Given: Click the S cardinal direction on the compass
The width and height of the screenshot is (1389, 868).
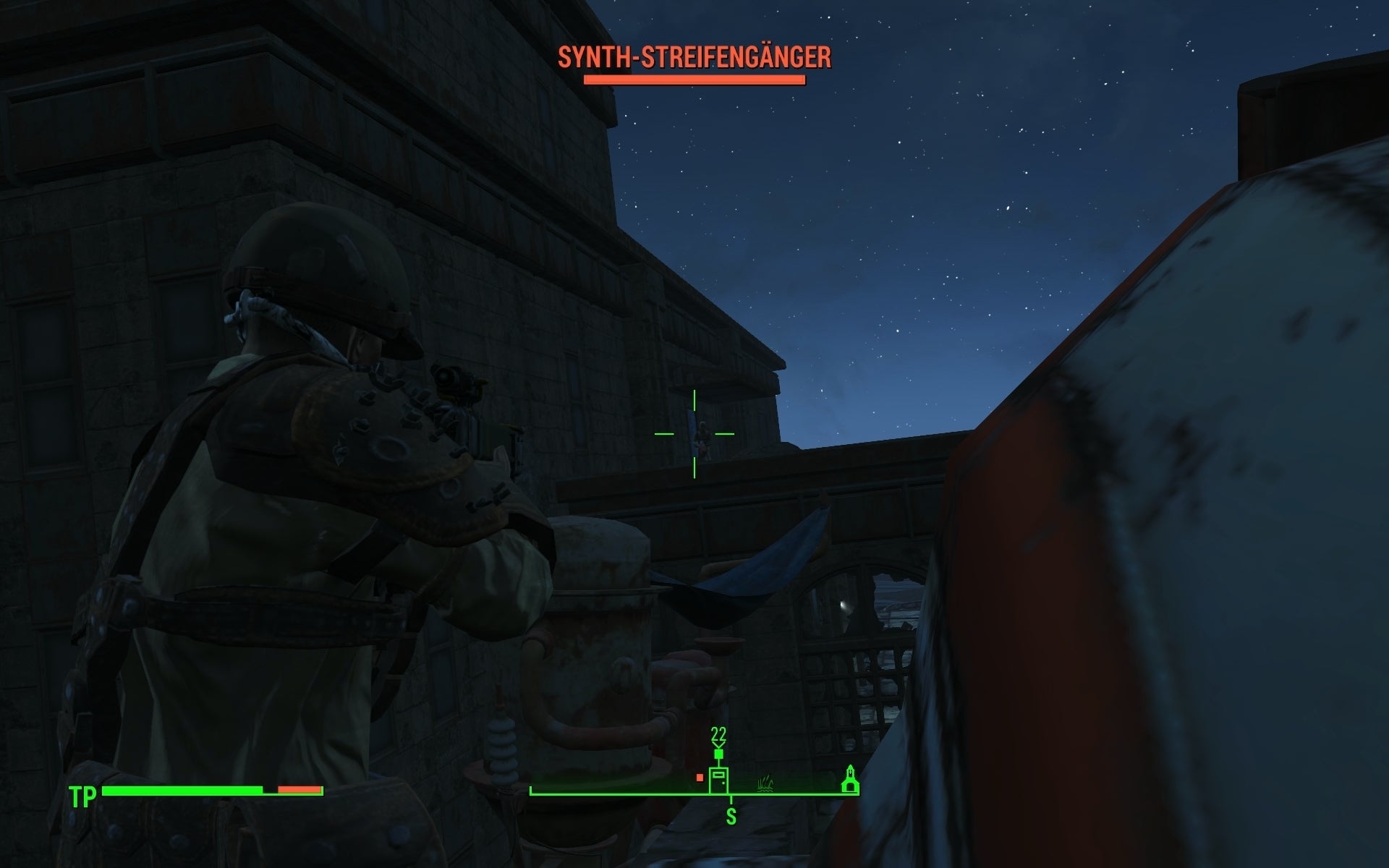Looking at the screenshot, I should 732,814.
